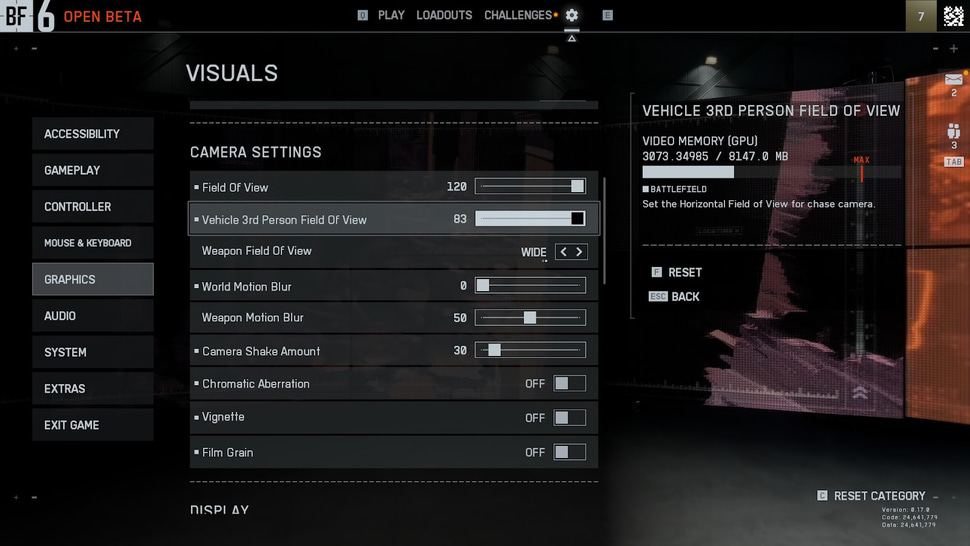The height and width of the screenshot is (546, 970).
Task: Reset the category to defaults
Action: 879,496
